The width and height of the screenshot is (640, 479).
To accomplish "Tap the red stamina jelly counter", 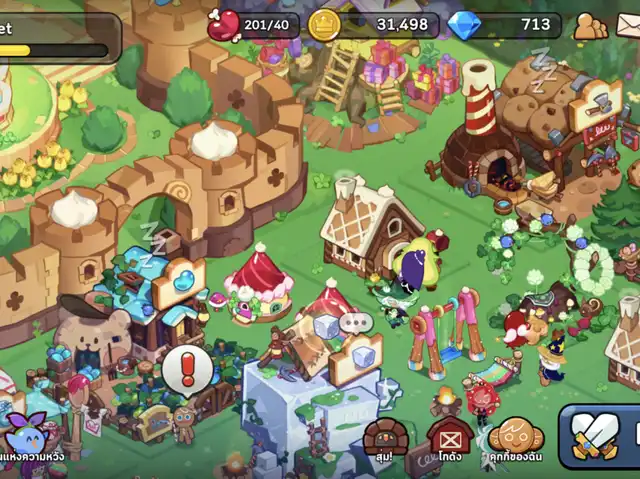I will (x=254, y=25).
